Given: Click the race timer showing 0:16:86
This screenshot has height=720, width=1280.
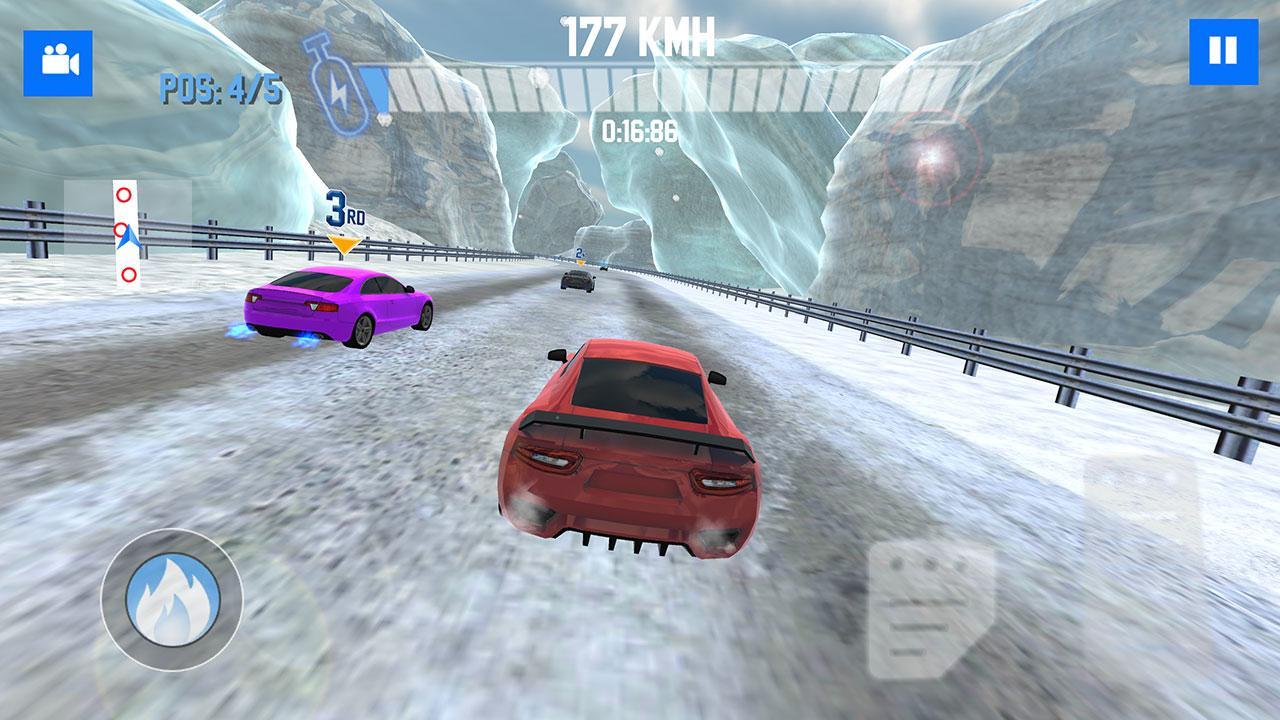Looking at the screenshot, I should (x=638, y=128).
